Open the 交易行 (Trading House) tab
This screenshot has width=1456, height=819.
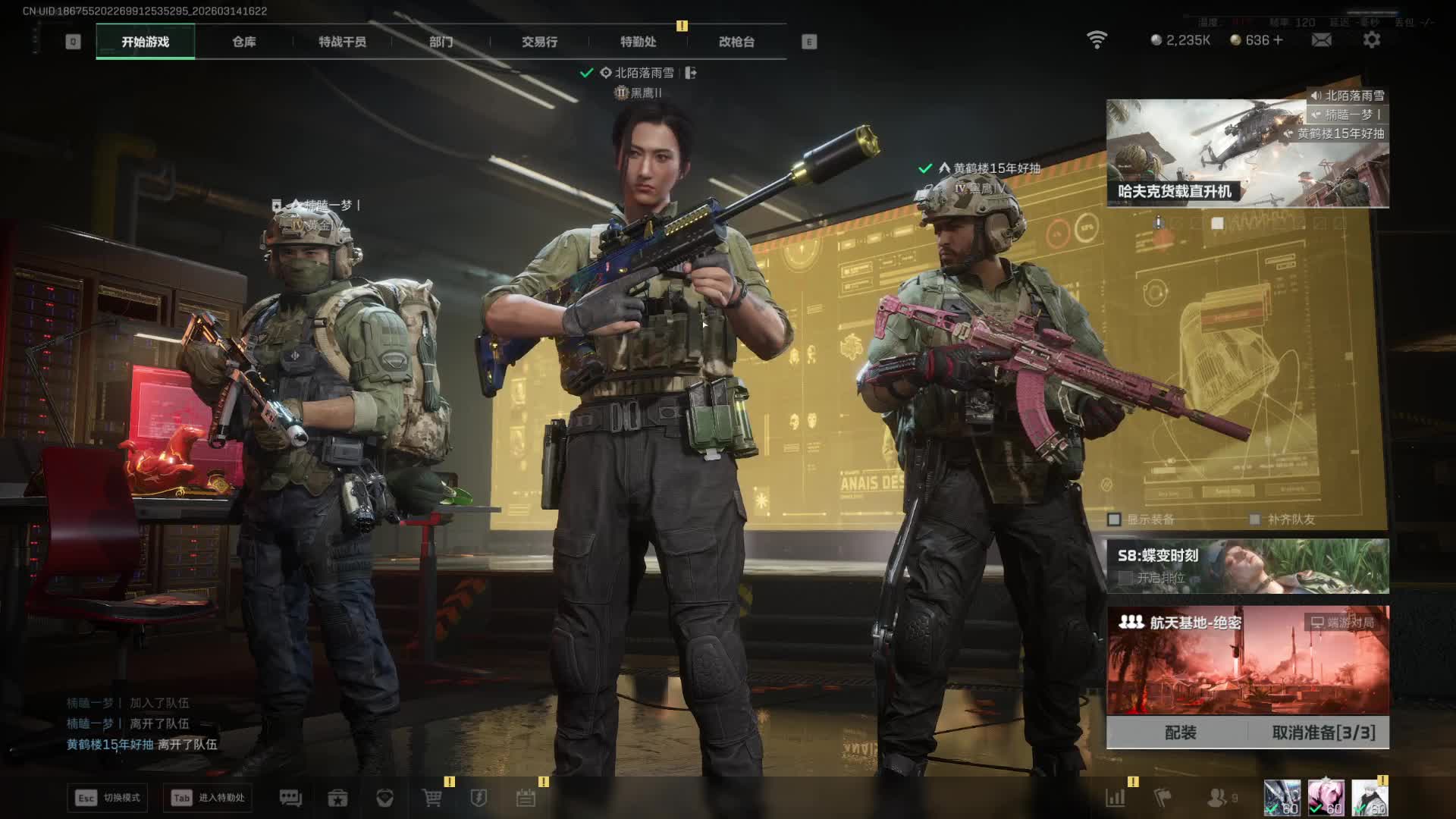(x=539, y=42)
